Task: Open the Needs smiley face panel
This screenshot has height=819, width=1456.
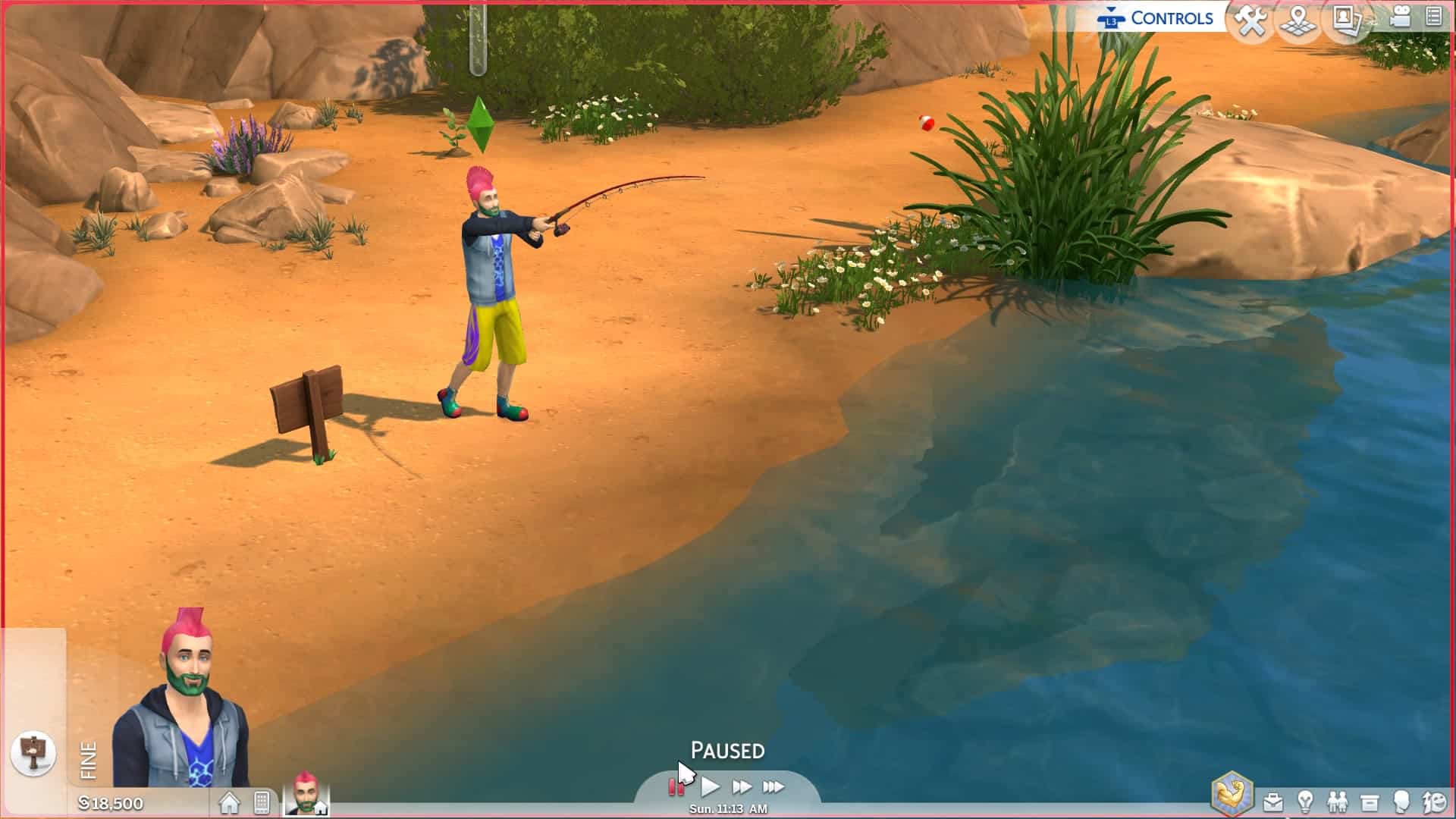Action: coord(1435,802)
